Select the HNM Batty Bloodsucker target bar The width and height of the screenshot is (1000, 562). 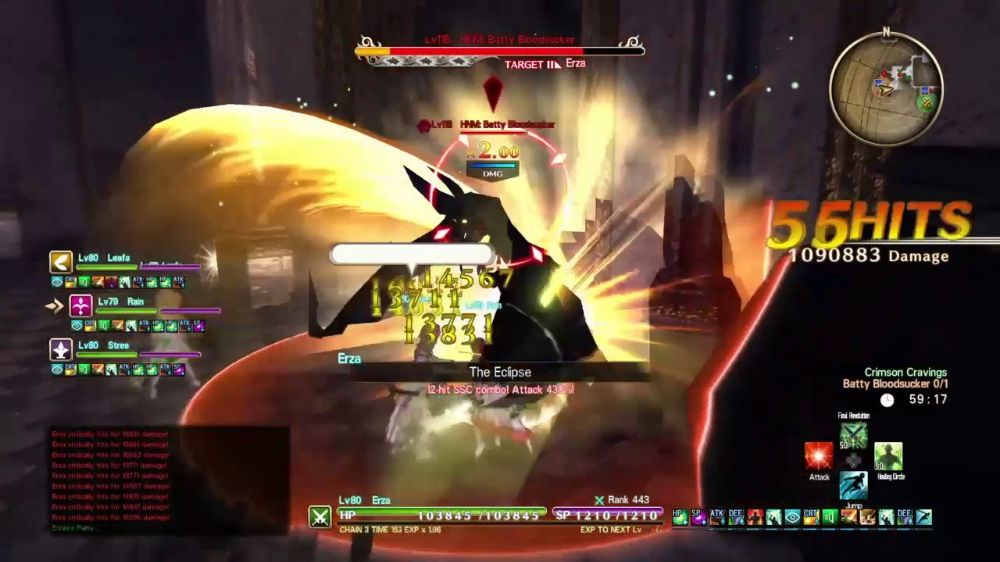[x=500, y=50]
